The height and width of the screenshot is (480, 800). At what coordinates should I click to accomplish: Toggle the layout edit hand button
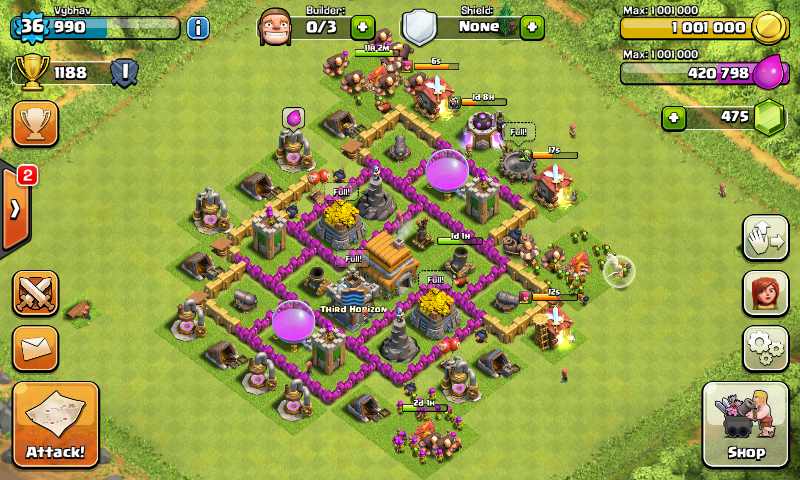pos(765,238)
